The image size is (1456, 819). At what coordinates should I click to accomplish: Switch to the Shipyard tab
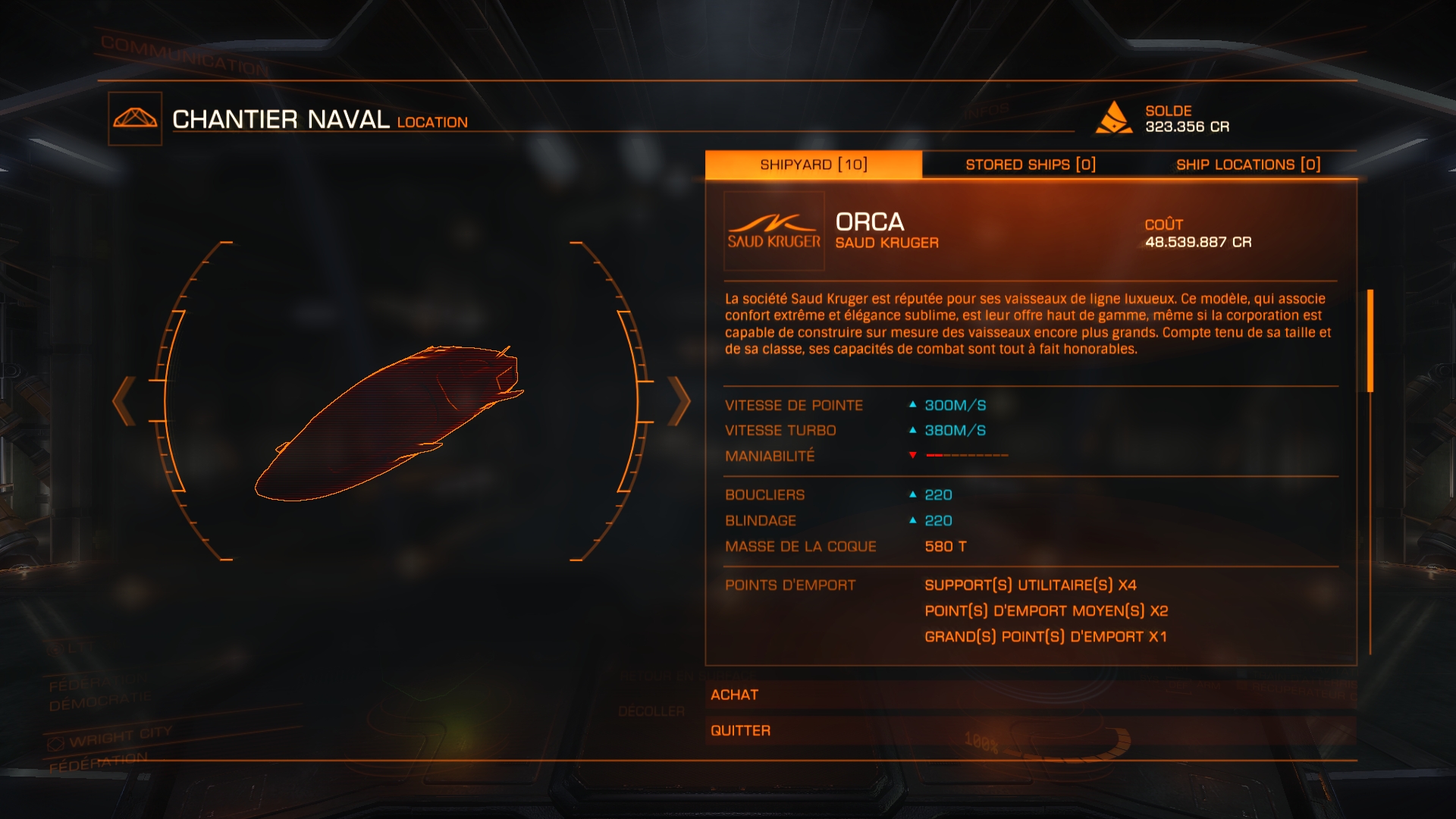click(x=813, y=165)
